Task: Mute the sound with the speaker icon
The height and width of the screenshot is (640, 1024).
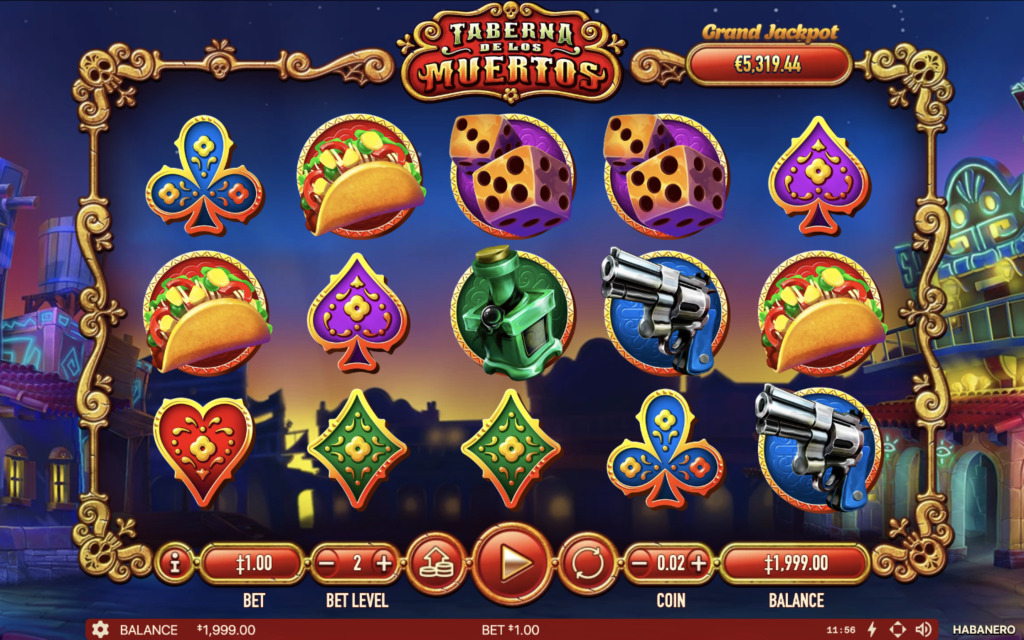Action: point(922,630)
